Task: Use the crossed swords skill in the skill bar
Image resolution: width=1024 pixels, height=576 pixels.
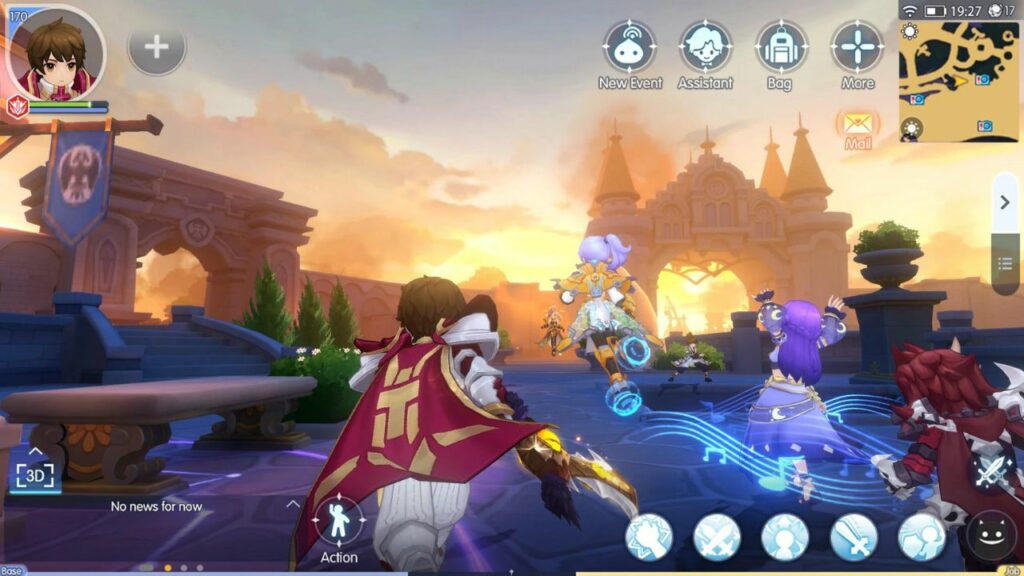Action: coord(717,537)
